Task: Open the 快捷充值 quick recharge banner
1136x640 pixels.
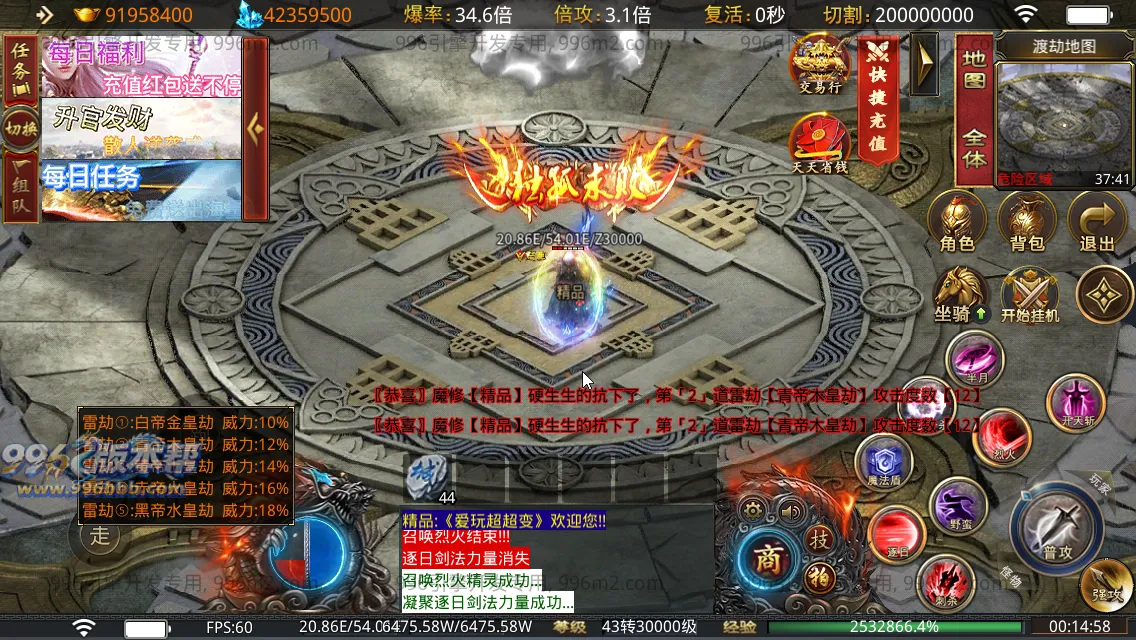Action: tap(878, 98)
